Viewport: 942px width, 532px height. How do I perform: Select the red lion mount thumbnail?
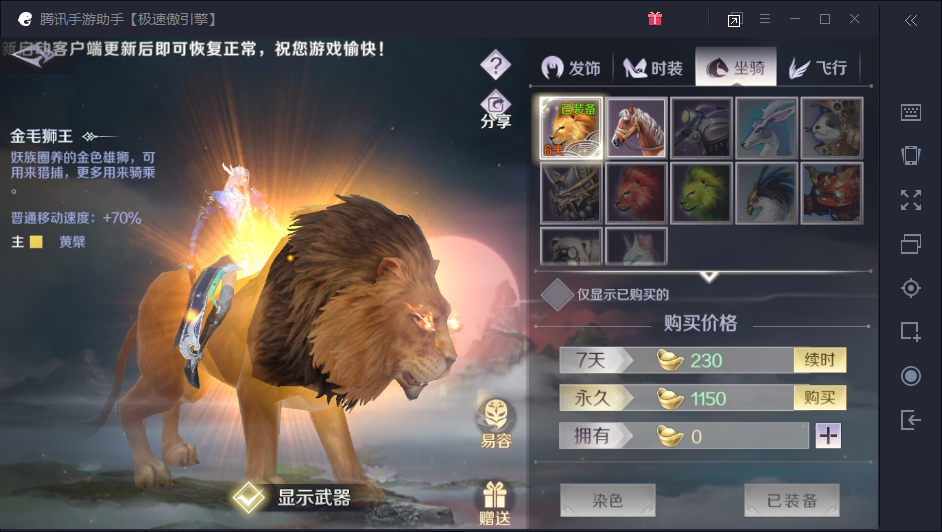pyautogui.click(x=636, y=192)
